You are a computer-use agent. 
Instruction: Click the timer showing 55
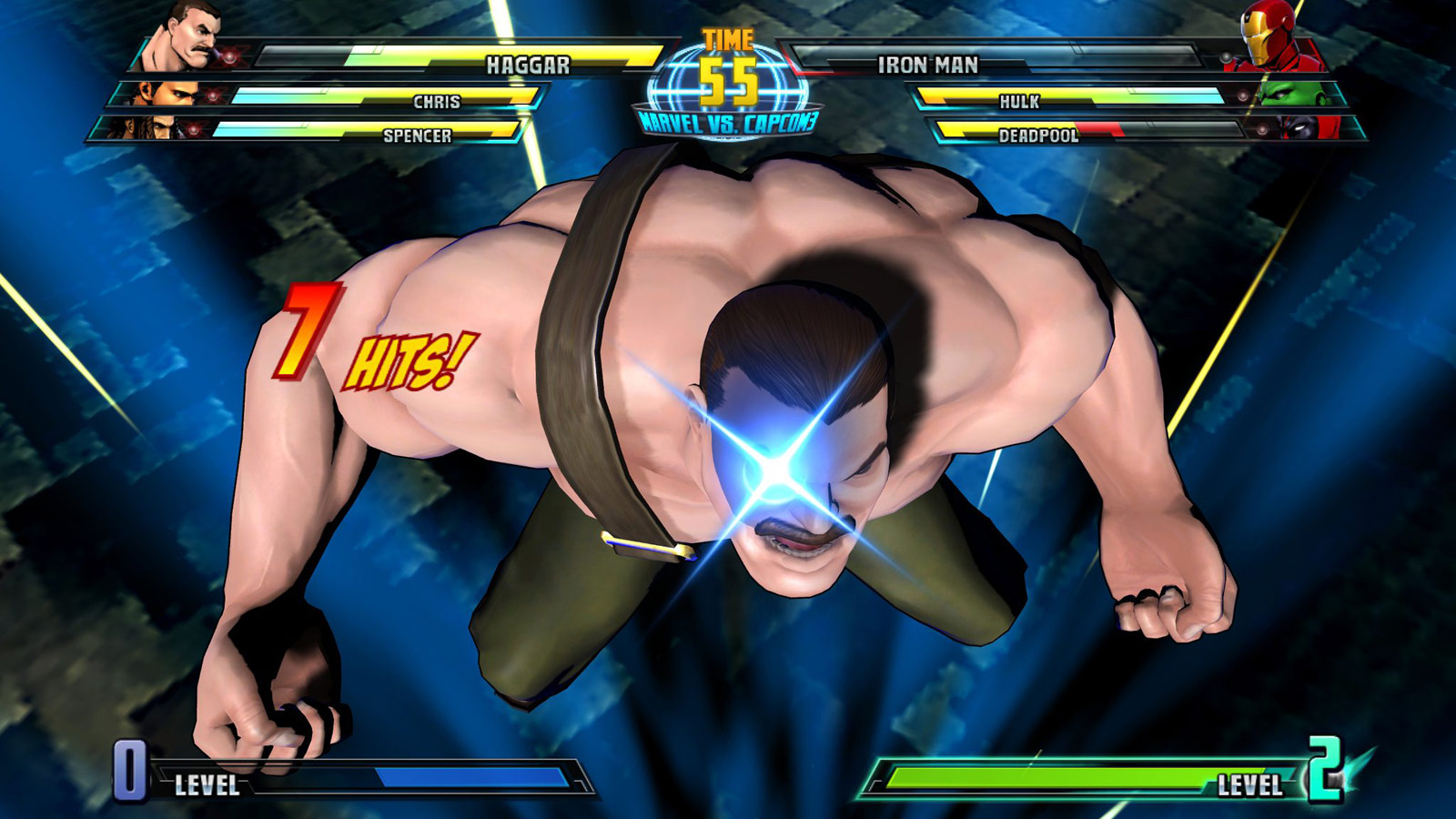point(727,80)
